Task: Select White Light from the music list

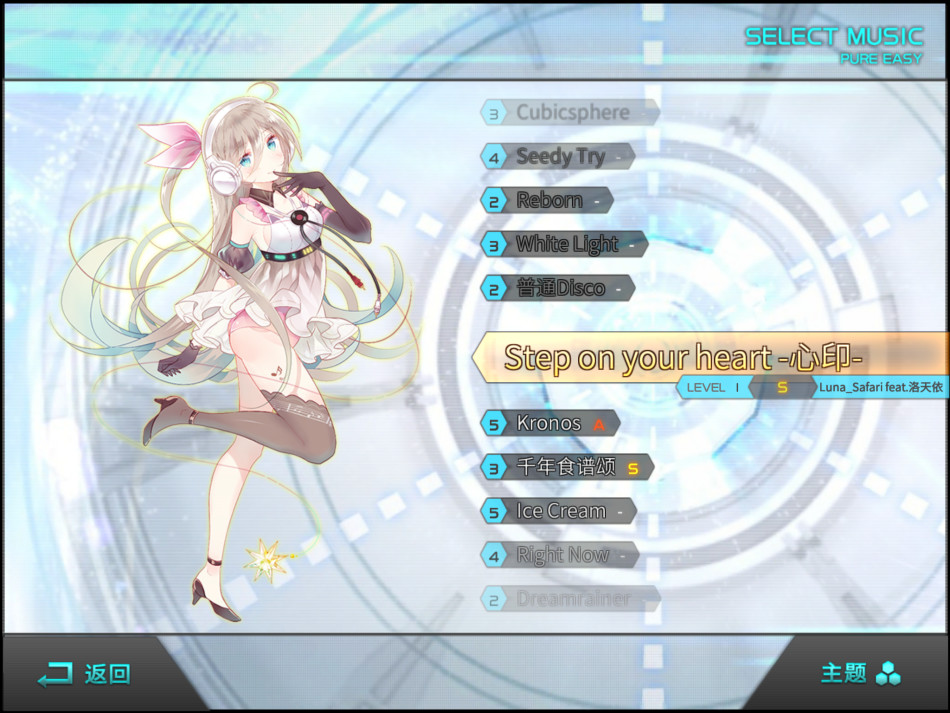Action: (566, 244)
